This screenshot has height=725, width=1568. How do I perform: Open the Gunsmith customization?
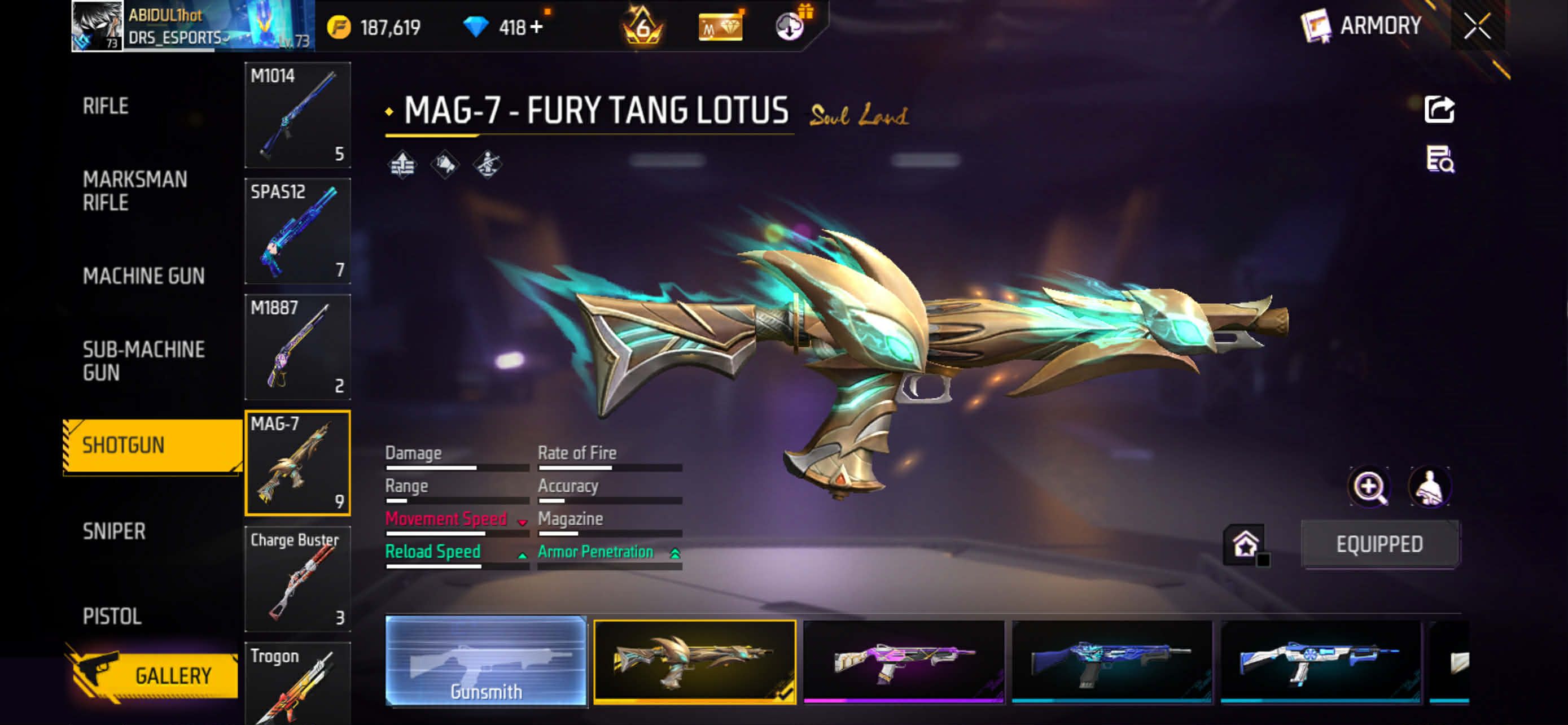(x=486, y=661)
